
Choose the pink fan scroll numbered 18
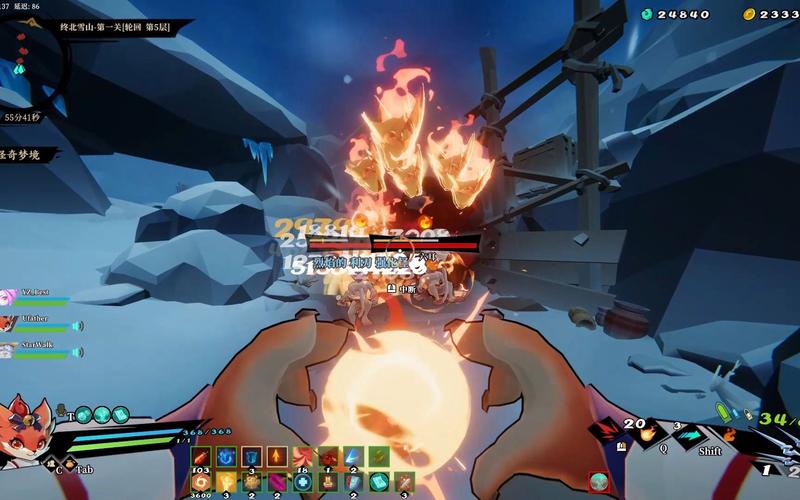302,458
